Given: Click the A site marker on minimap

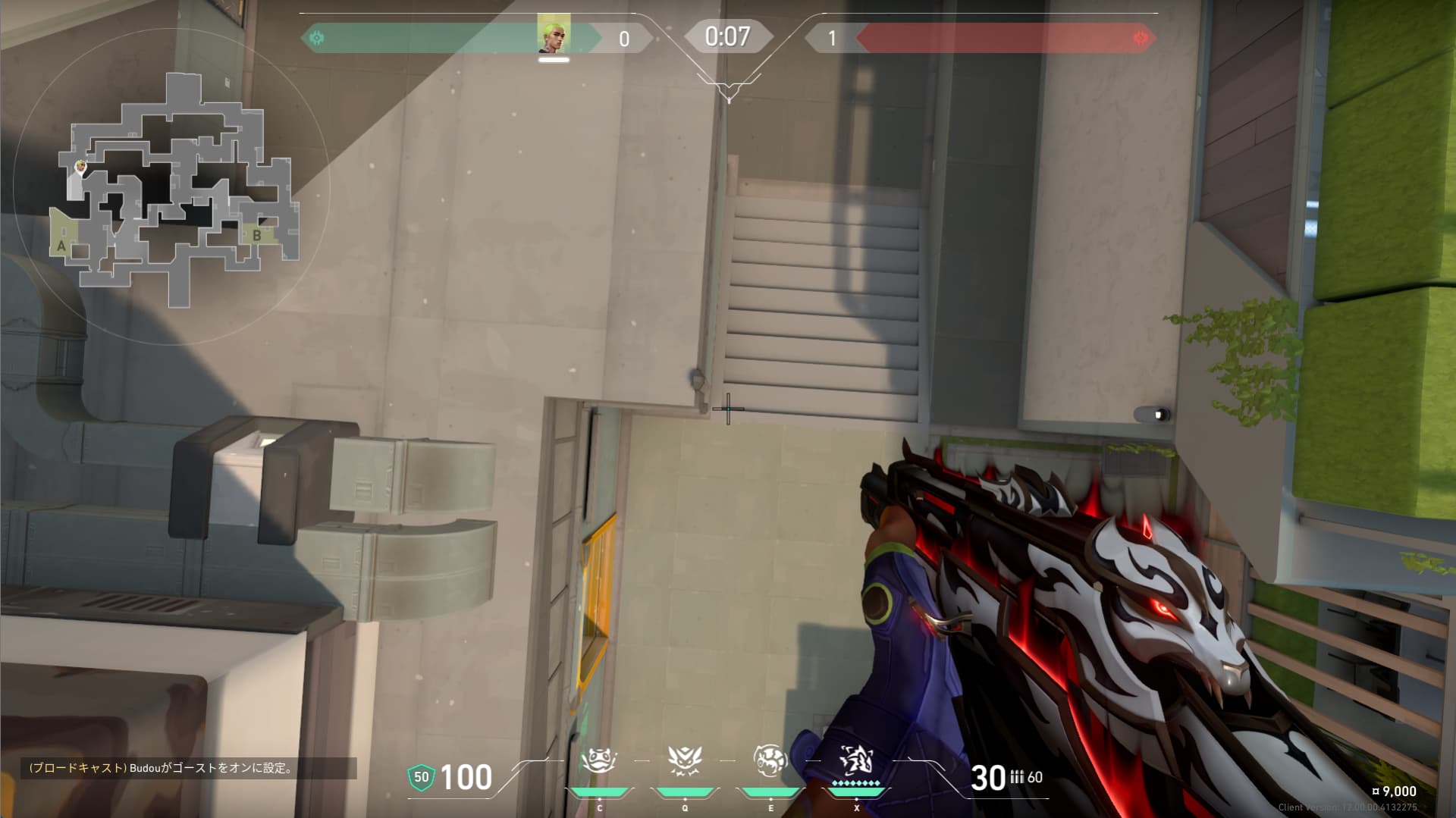Looking at the screenshot, I should pyautogui.click(x=61, y=246).
